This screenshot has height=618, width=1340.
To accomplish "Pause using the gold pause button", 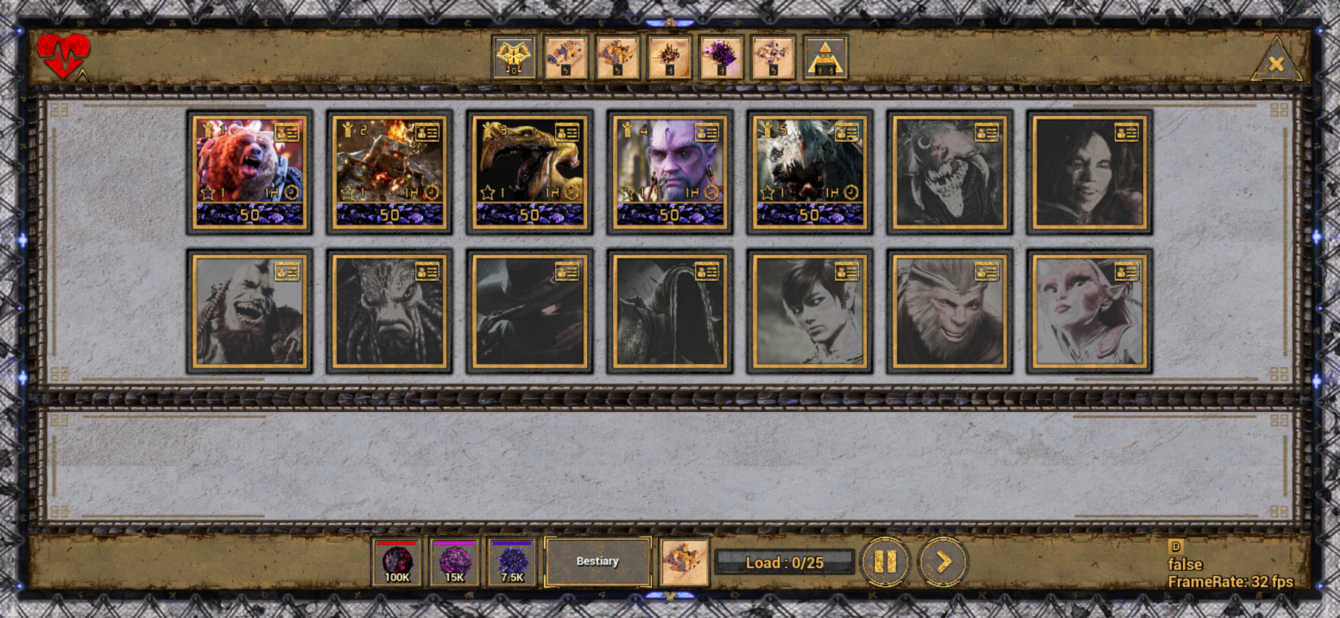I will point(885,562).
